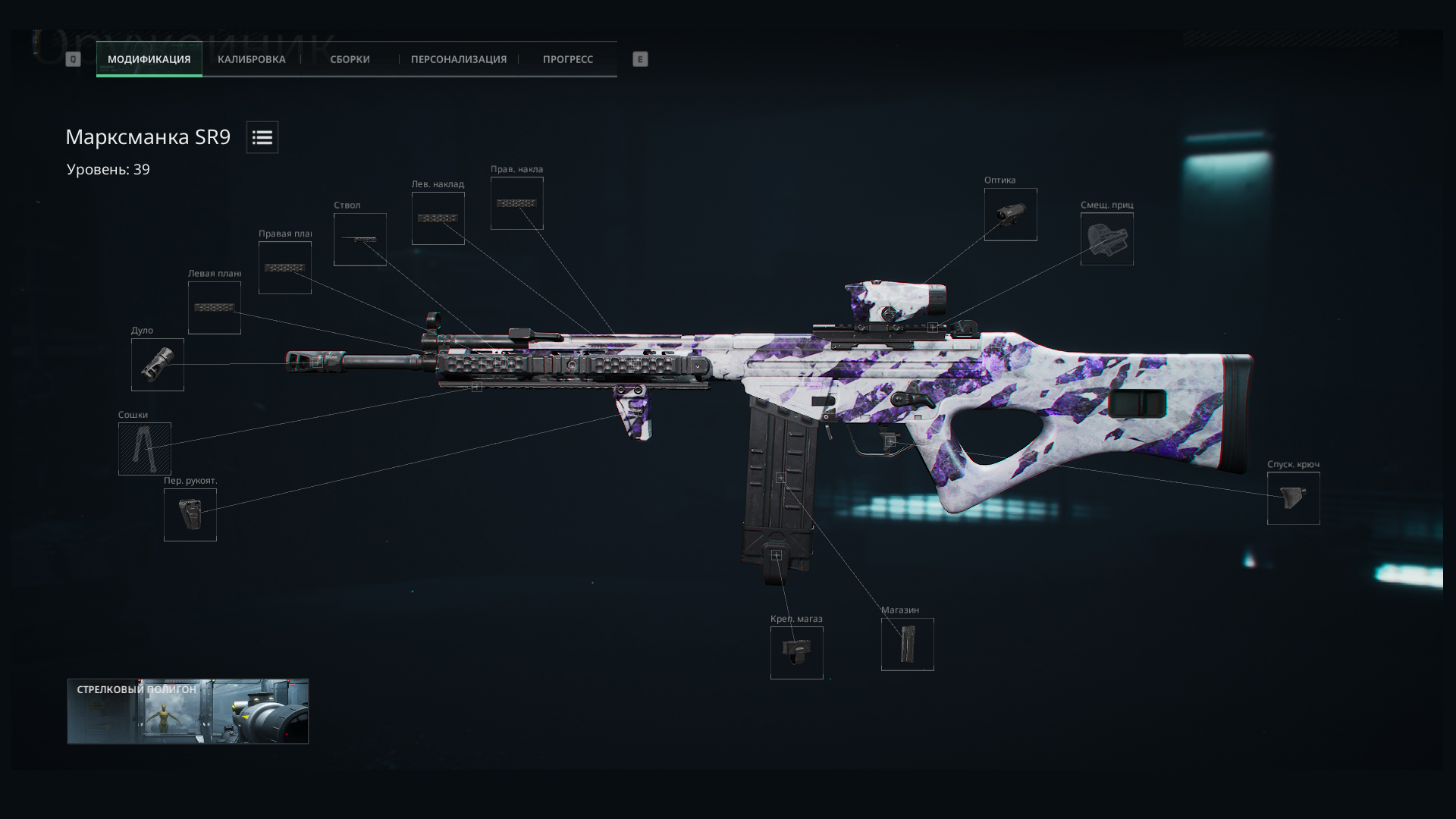Image resolution: width=1456 pixels, height=819 pixels.
Task: Select the Спуск. крючок trigger slot
Action: 1294,498
